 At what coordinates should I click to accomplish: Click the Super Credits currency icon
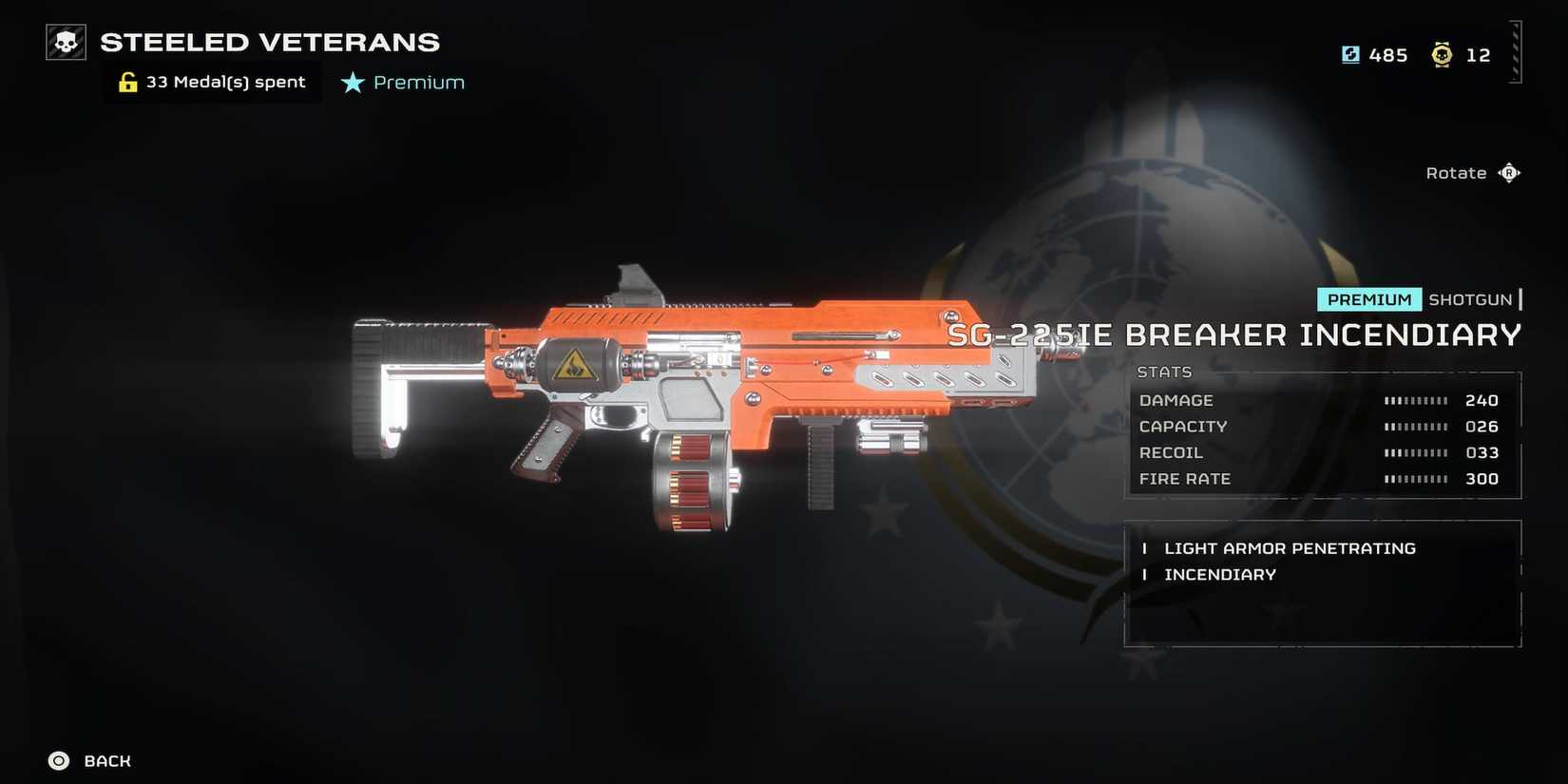click(x=1351, y=55)
